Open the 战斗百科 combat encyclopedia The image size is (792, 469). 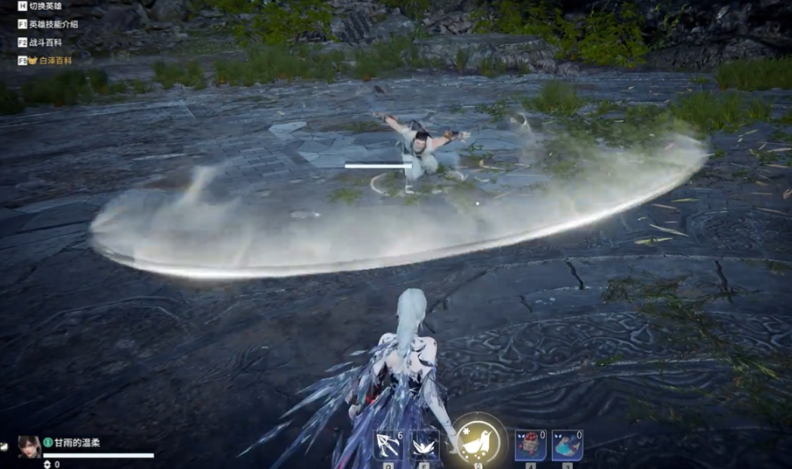click(x=46, y=42)
